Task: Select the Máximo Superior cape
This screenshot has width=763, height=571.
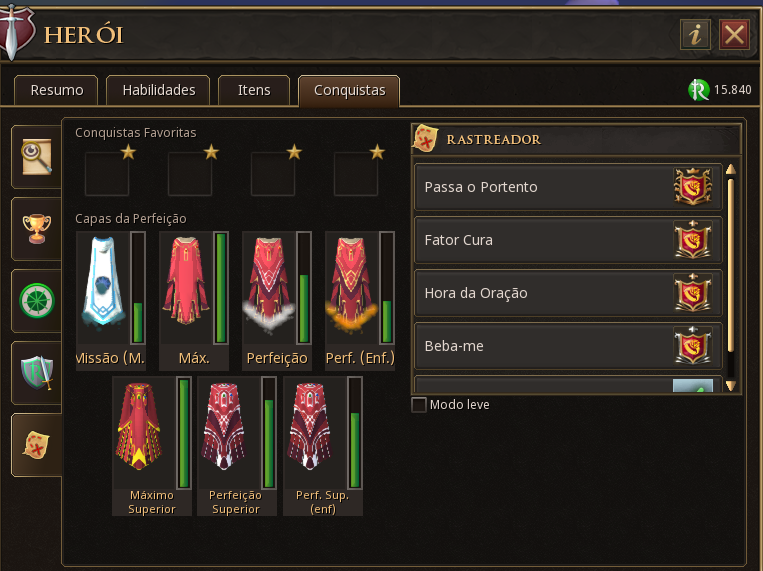Action: [145, 434]
